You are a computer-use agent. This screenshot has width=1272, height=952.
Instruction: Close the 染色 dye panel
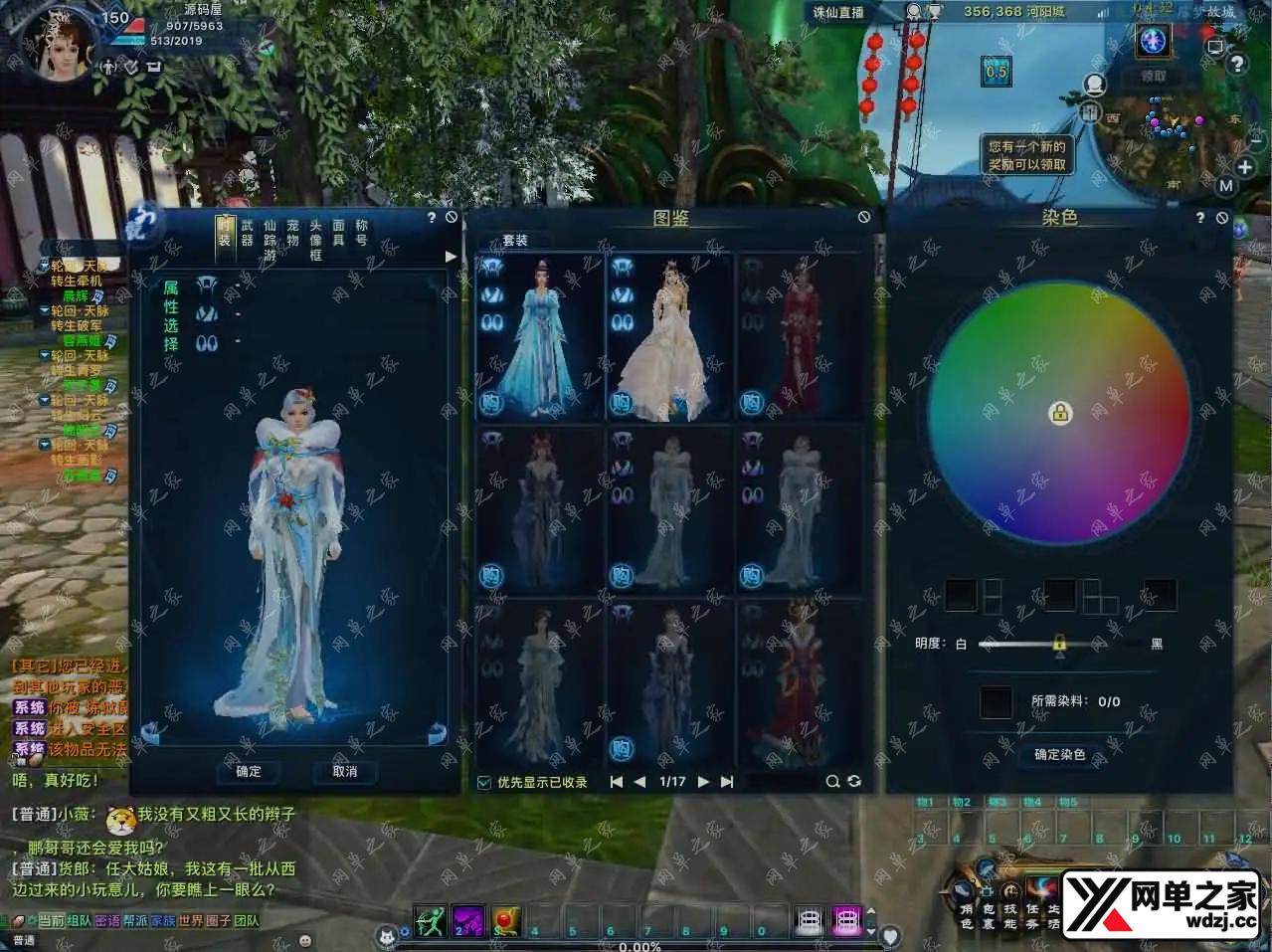[x=1222, y=217]
